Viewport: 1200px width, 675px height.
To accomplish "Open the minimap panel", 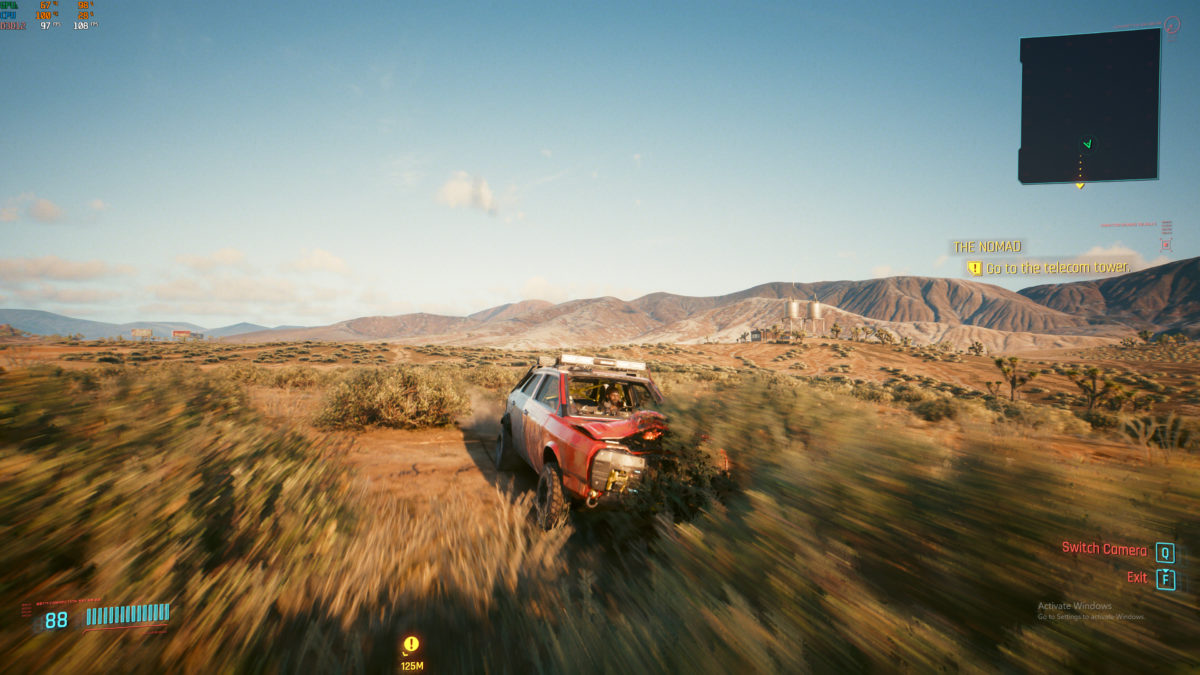I will point(1089,105).
